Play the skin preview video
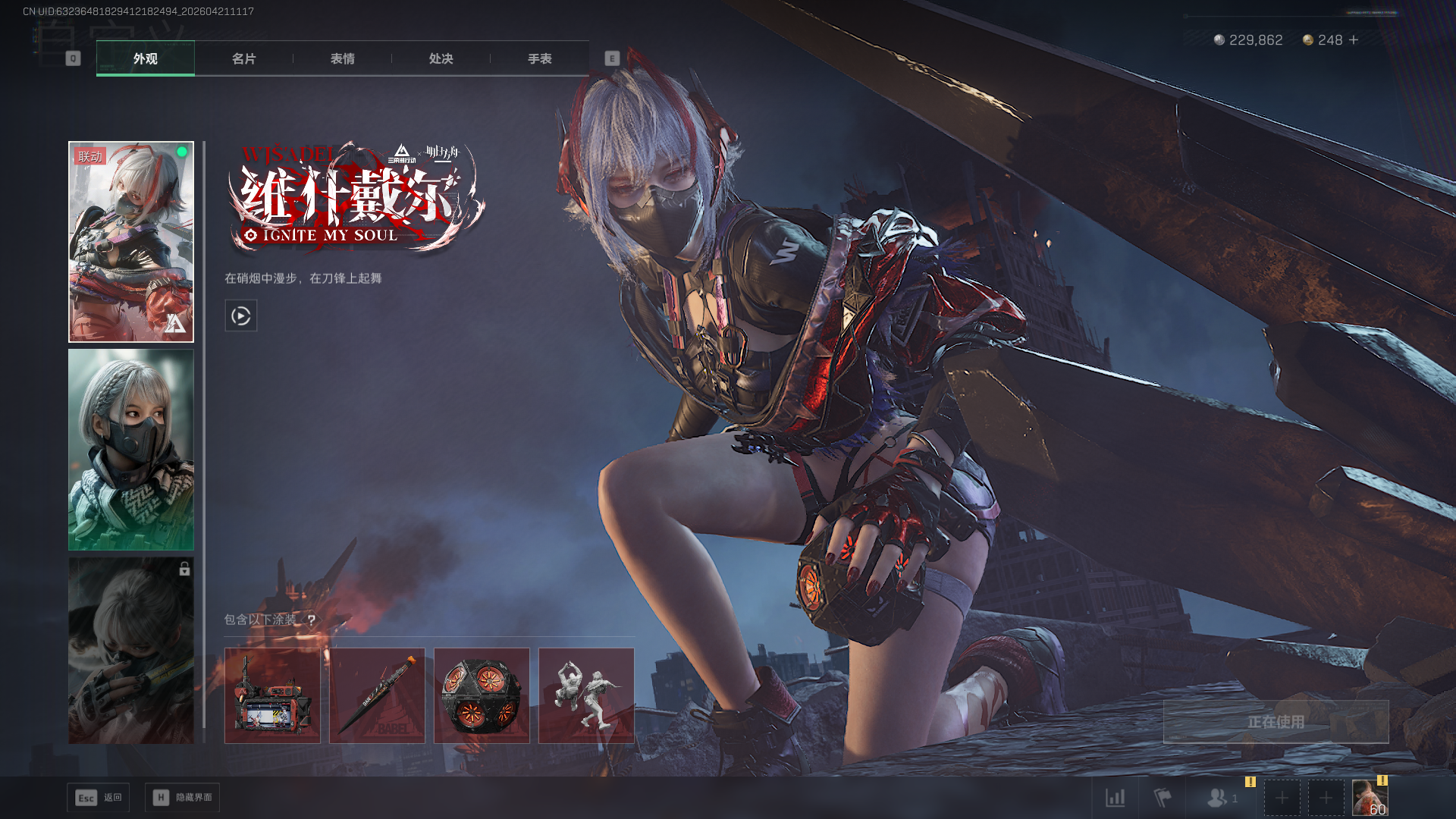1456x819 pixels. (241, 315)
